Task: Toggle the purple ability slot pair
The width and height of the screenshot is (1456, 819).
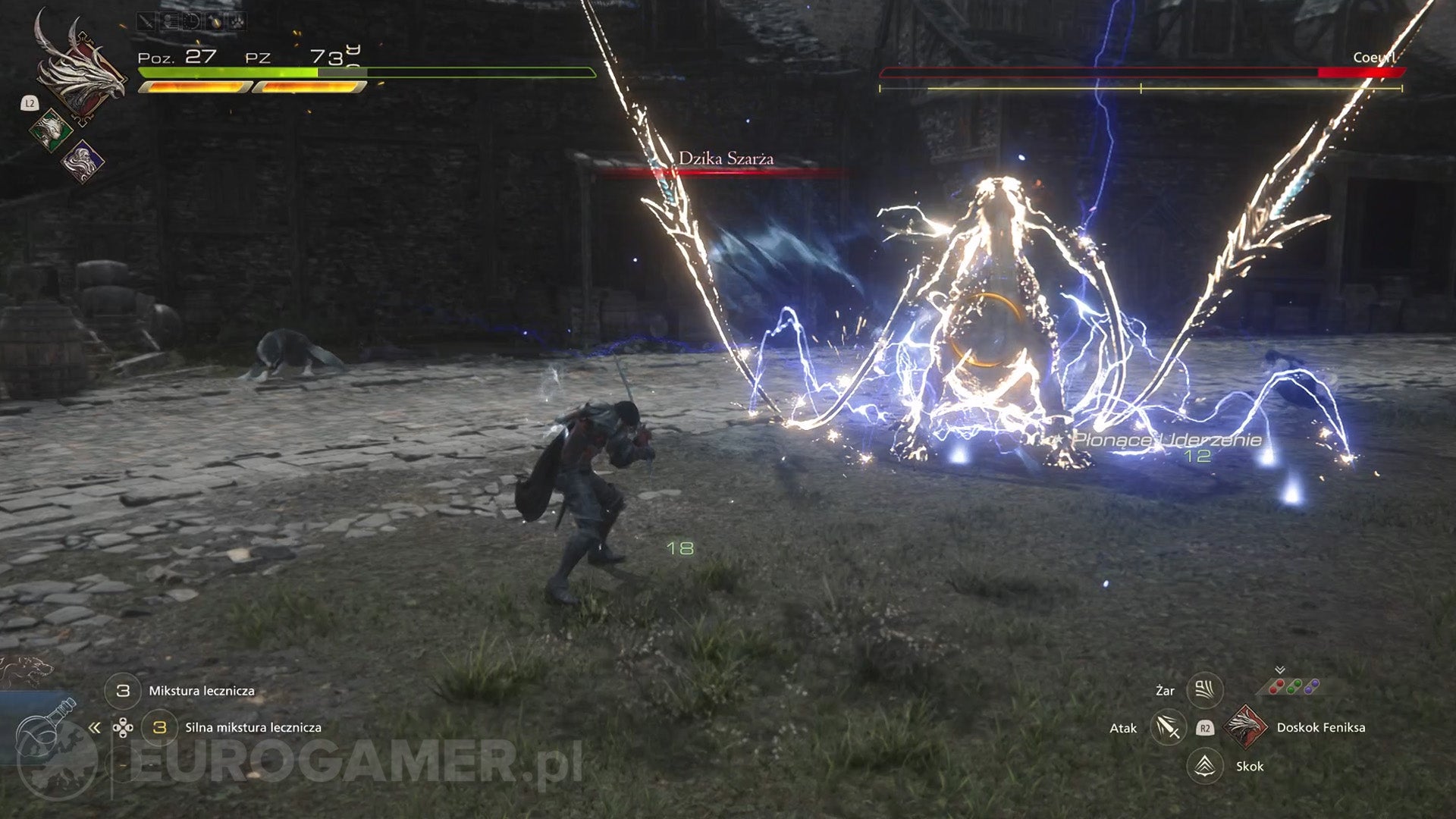Action: tap(1311, 686)
